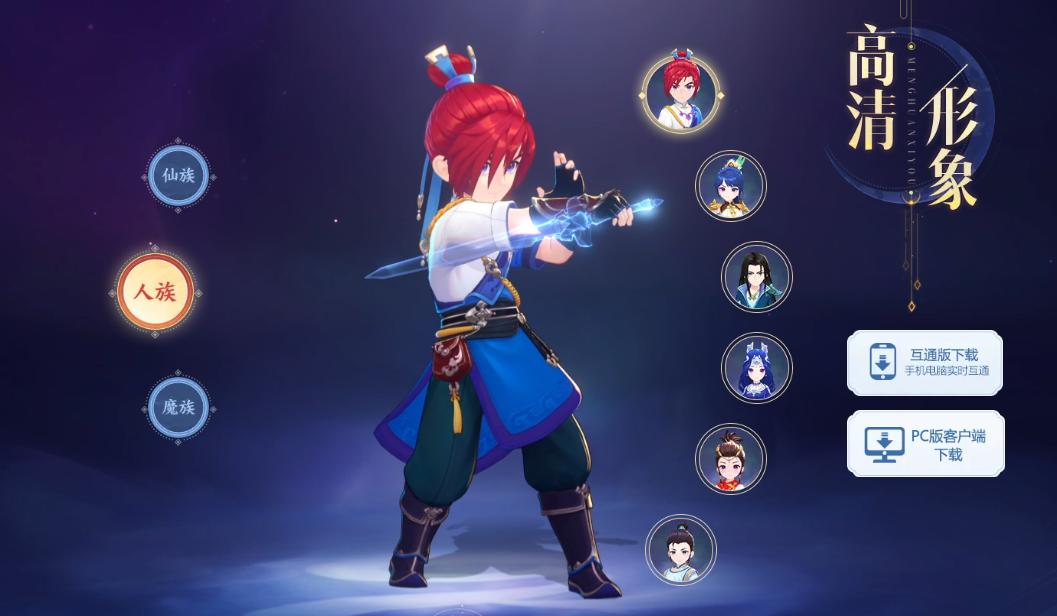Choose the short blue-haired character portrait
The width and height of the screenshot is (1057, 616).
coord(730,186)
